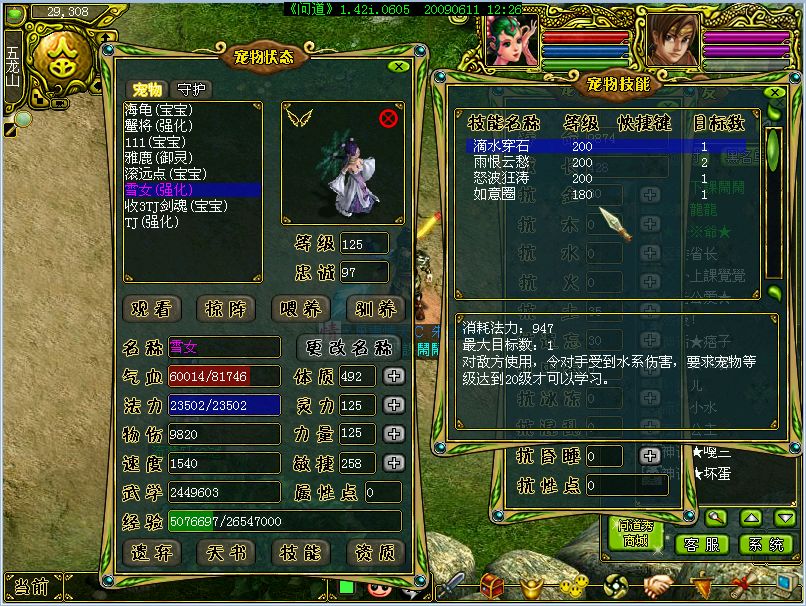This screenshot has height=606, width=806.
Task: Switch to the 守护 guardian tab
Action: (190, 89)
